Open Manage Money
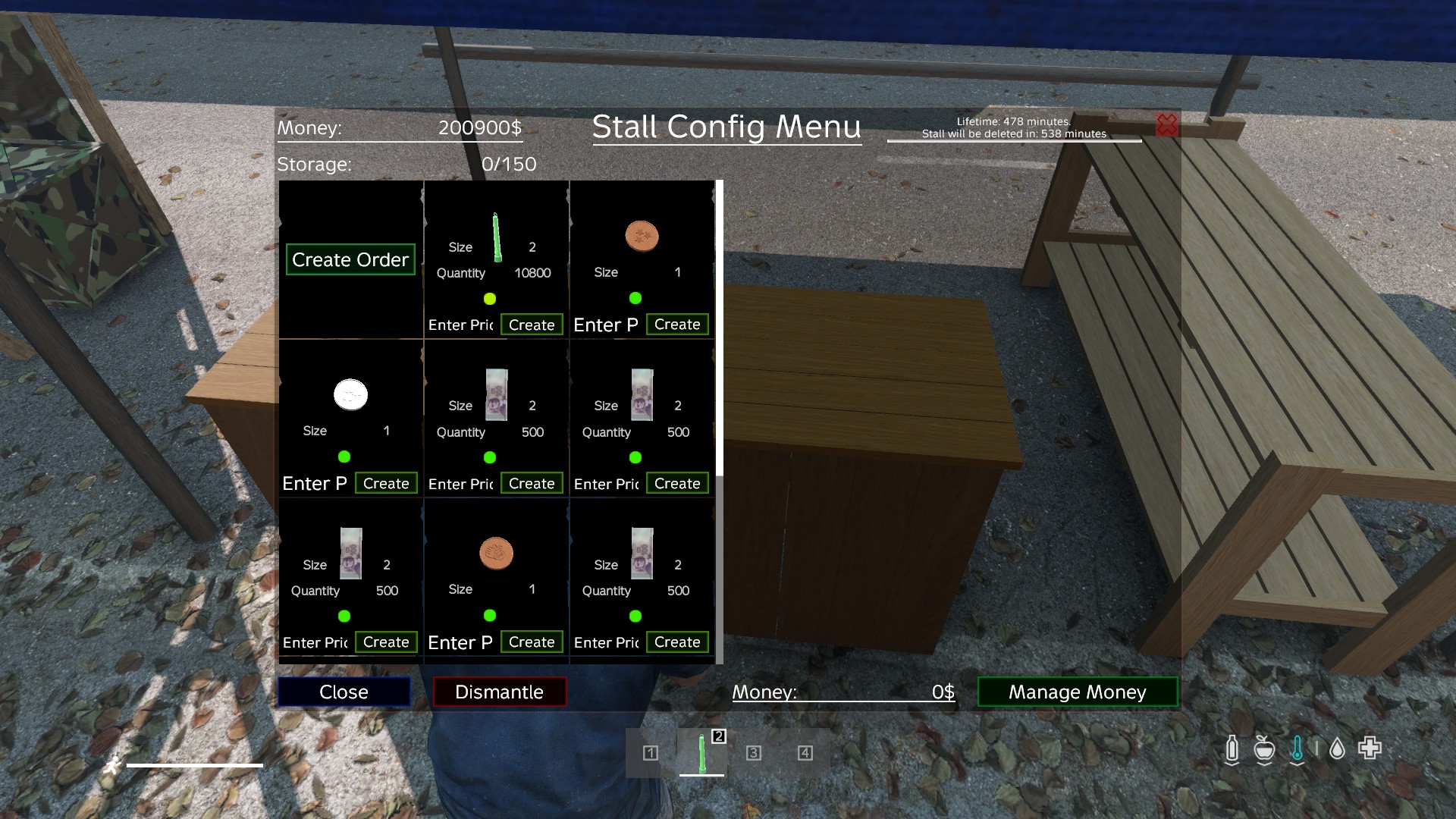This screenshot has width=1456, height=819. point(1077,692)
